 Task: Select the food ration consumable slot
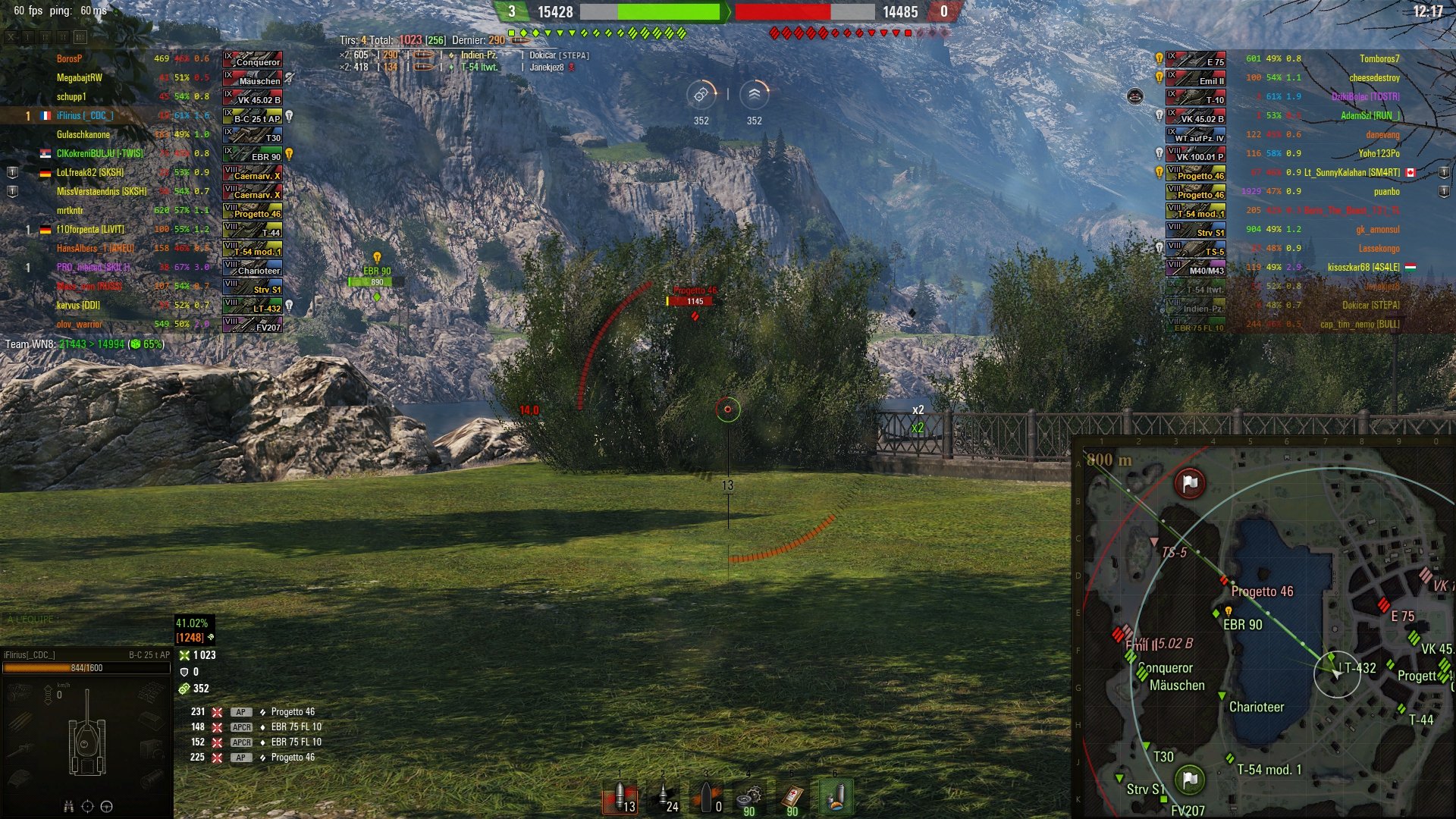(x=836, y=798)
